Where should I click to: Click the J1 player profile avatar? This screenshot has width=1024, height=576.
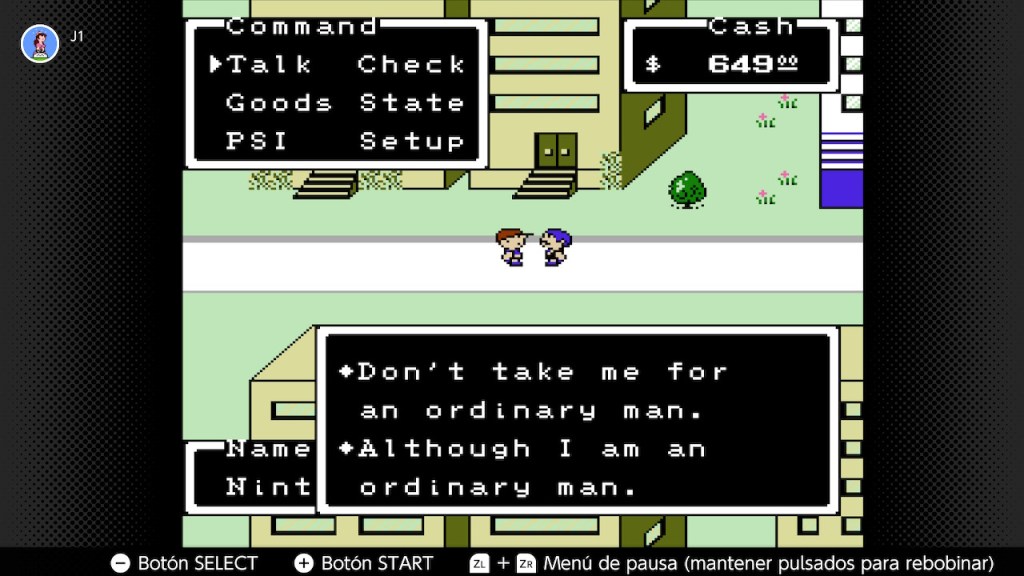40,43
